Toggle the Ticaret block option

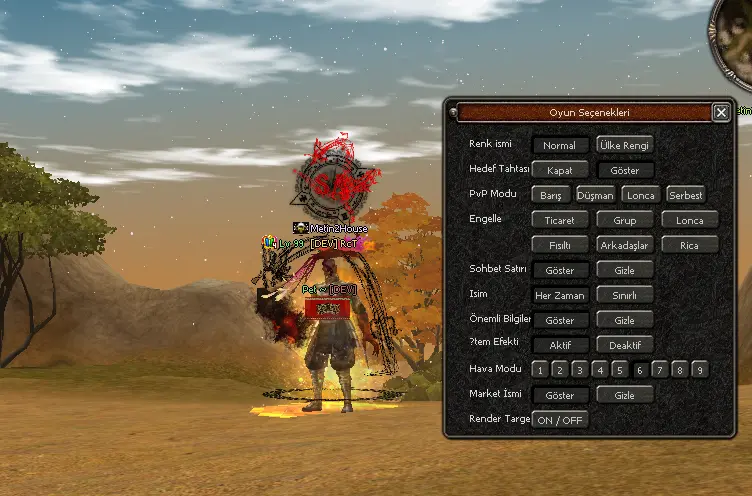[x=560, y=220]
